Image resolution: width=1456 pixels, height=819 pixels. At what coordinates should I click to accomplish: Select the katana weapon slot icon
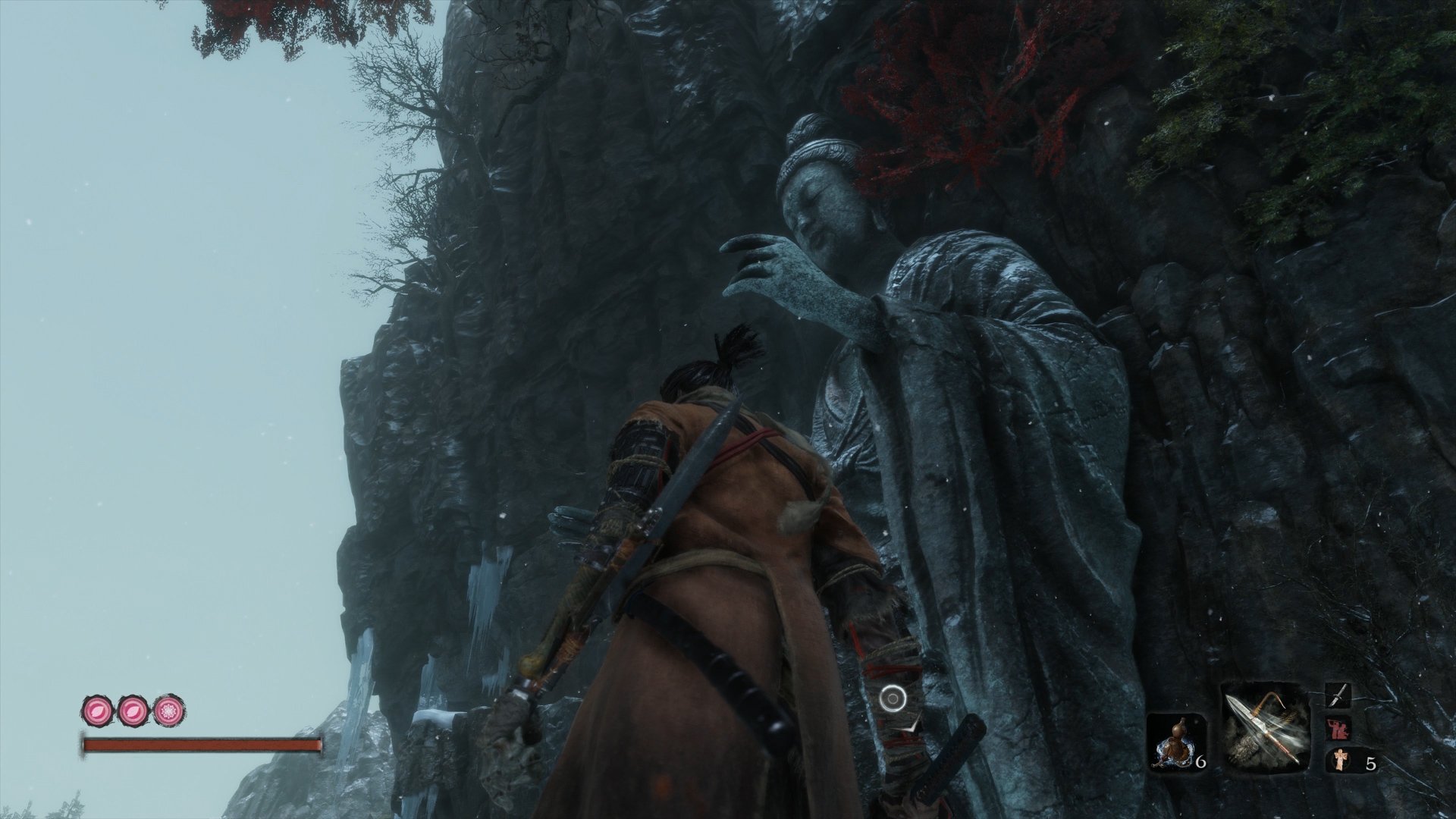tap(1339, 694)
